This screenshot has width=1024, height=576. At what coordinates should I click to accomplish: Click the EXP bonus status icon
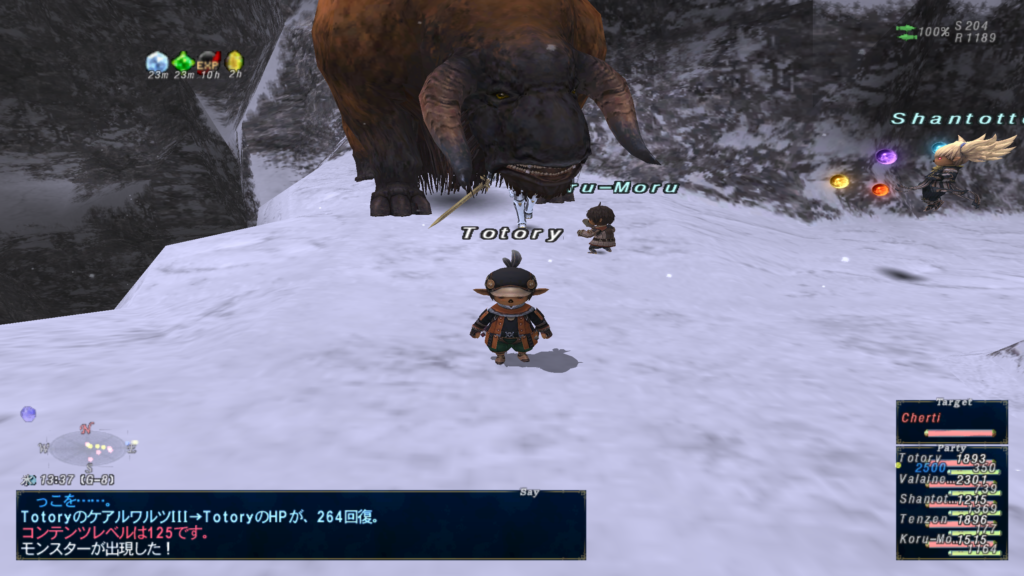[x=209, y=61]
